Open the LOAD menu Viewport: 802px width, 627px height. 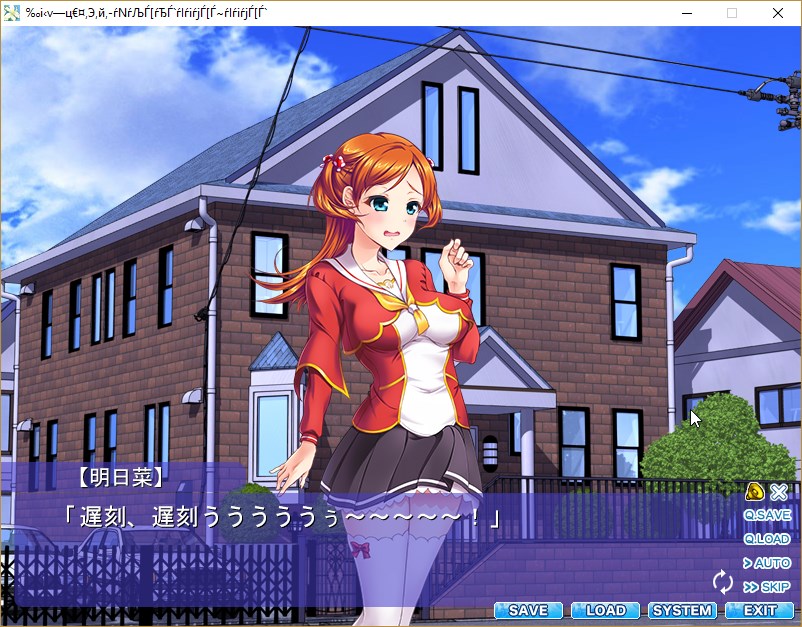point(605,610)
